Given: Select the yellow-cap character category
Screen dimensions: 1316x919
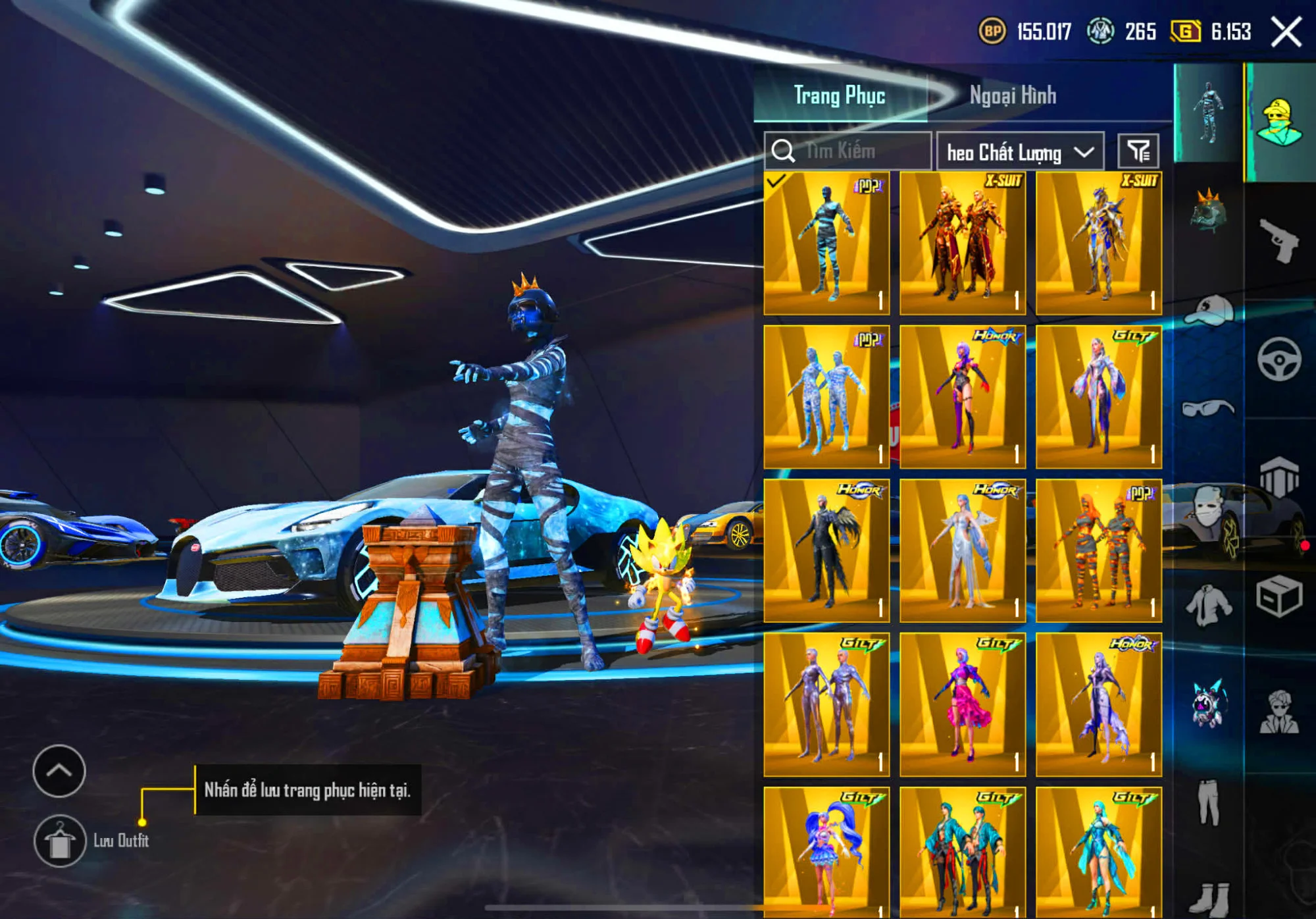Looking at the screenshot, I should tap(1280, 123).
